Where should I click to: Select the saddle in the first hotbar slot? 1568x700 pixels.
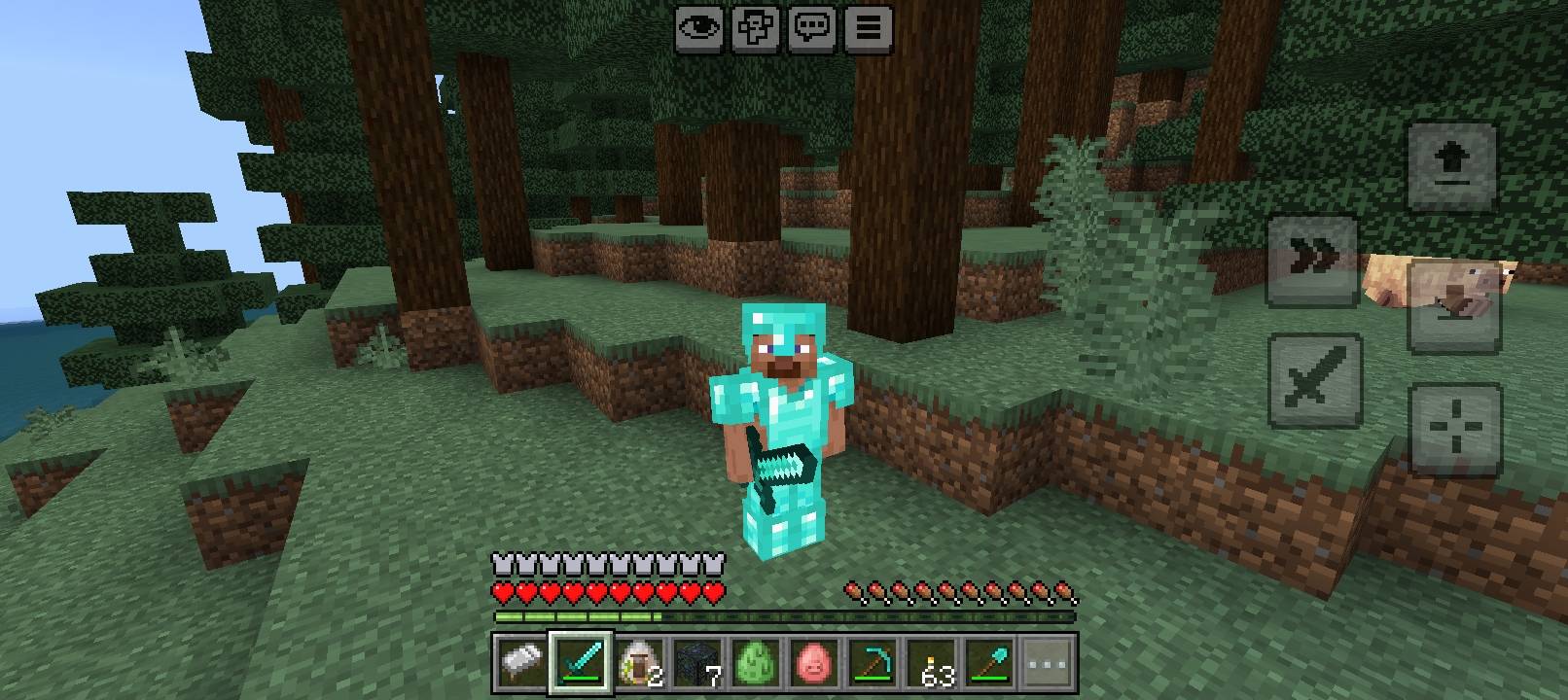520,666
